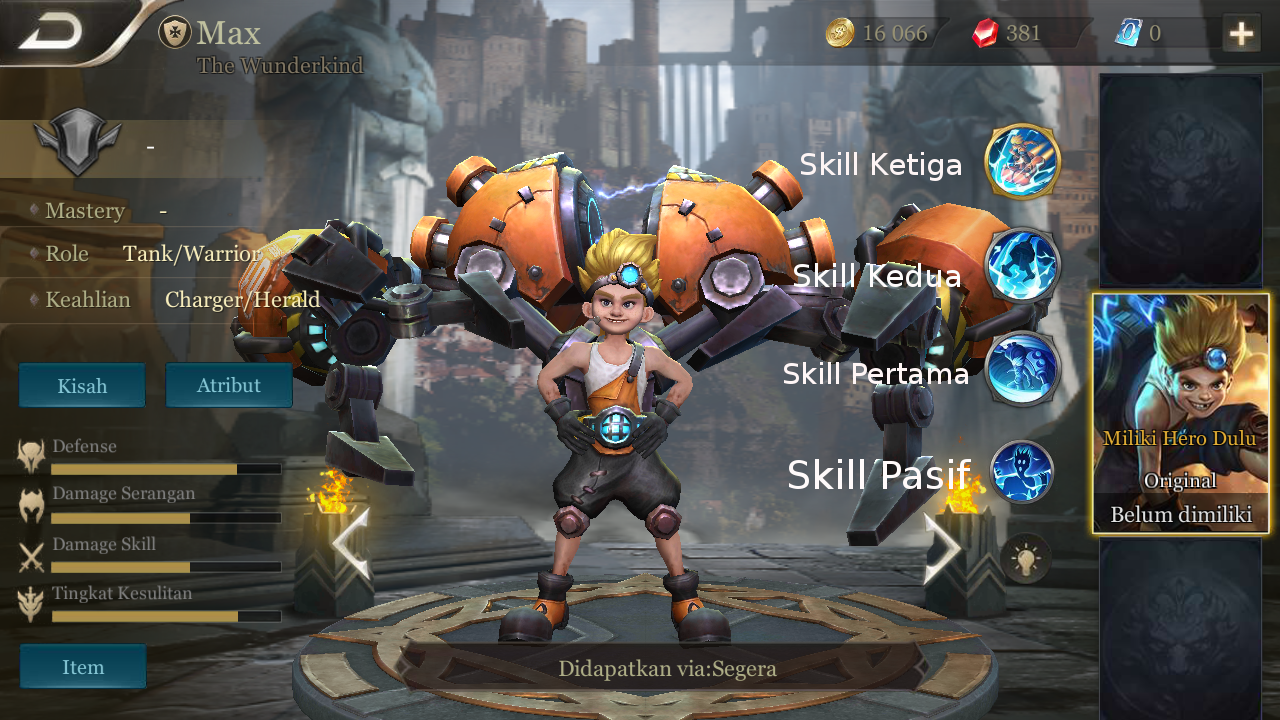Click the red gem currency icon
The width and height of the screenshot is (1280, 720).
click(985, 33)
